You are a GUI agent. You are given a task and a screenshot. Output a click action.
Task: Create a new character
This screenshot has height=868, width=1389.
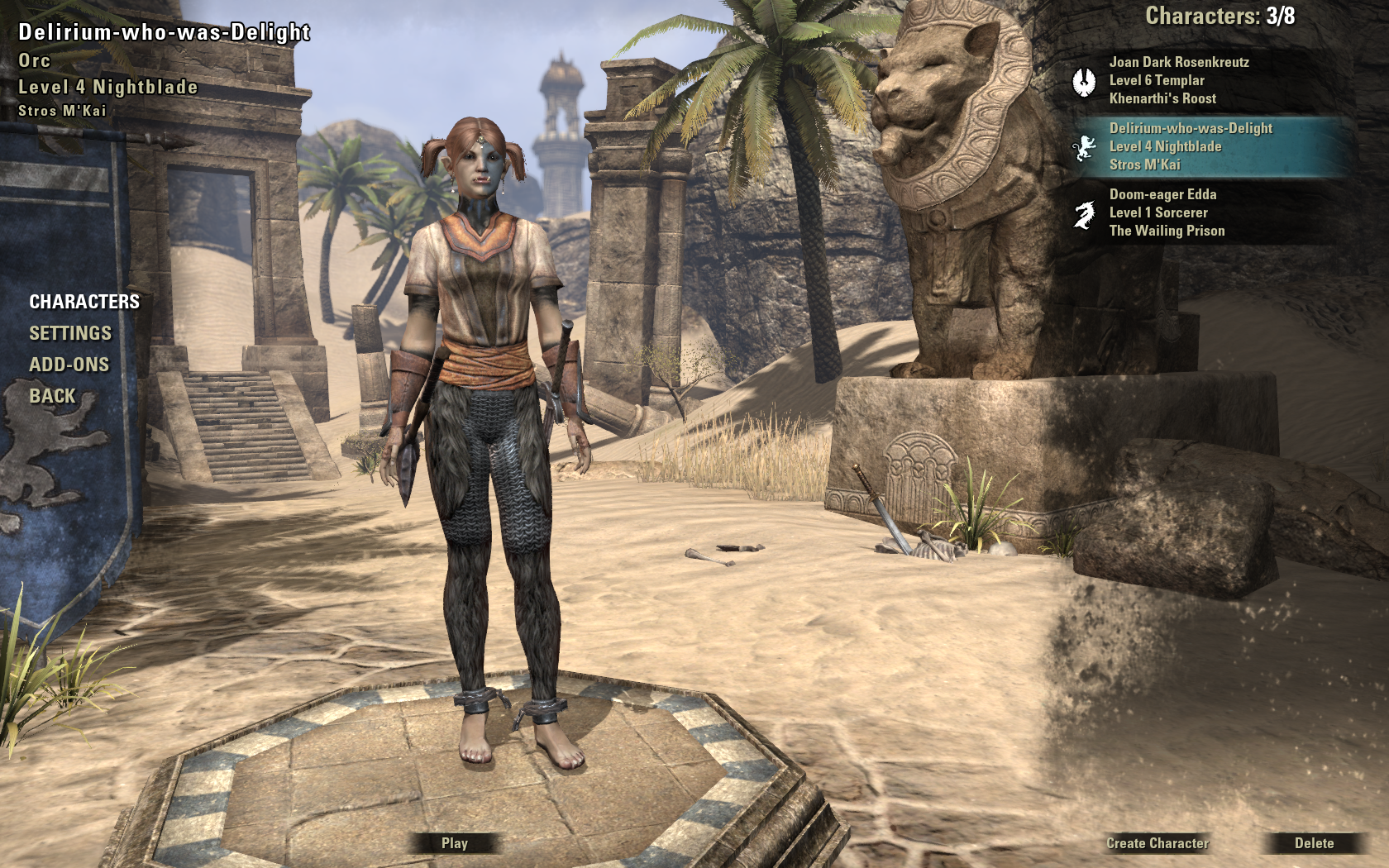1157,843
